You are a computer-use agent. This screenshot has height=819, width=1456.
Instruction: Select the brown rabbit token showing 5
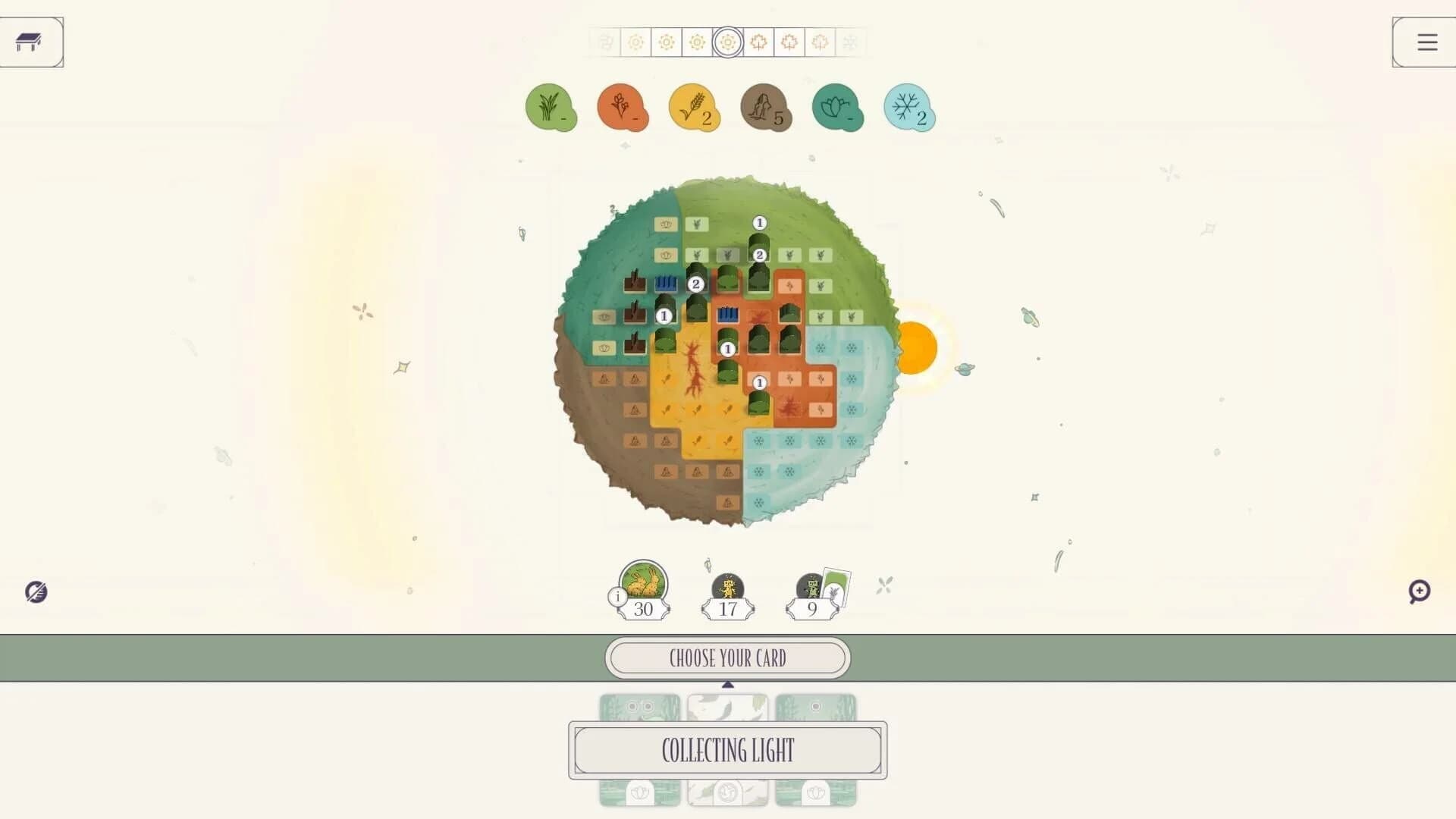pos(766,108)
